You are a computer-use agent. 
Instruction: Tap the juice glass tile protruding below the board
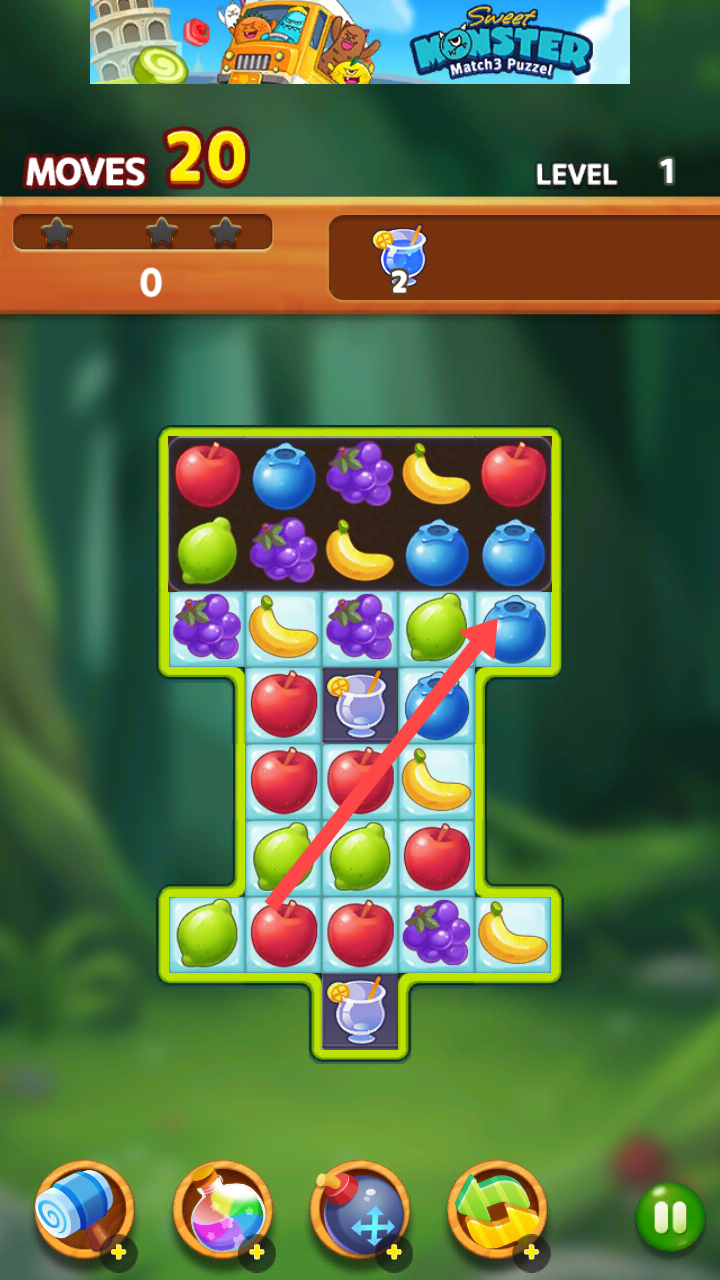[x=360, y=1010]
